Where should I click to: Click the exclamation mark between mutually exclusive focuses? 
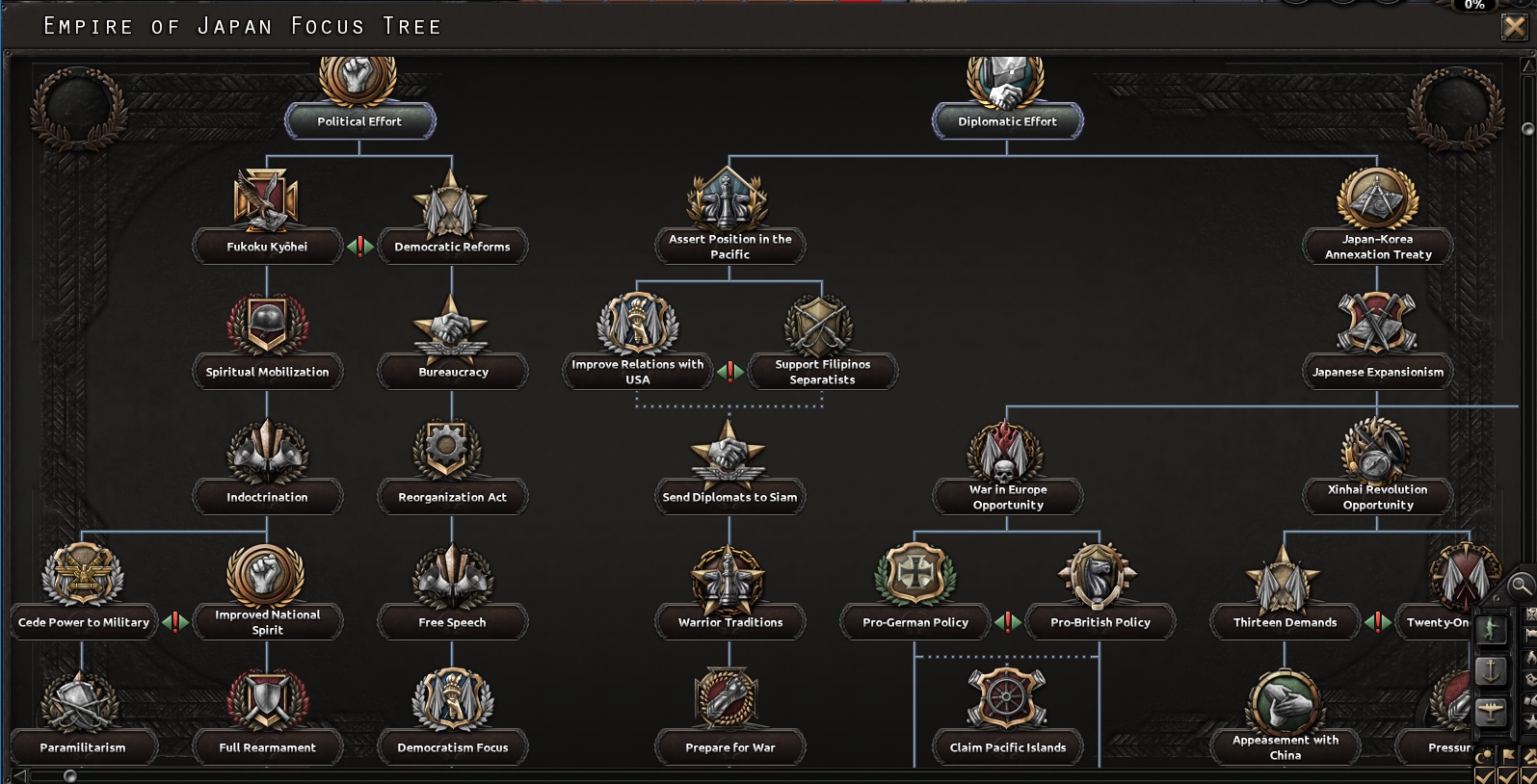pyautogui.click(x=359, y=247)
